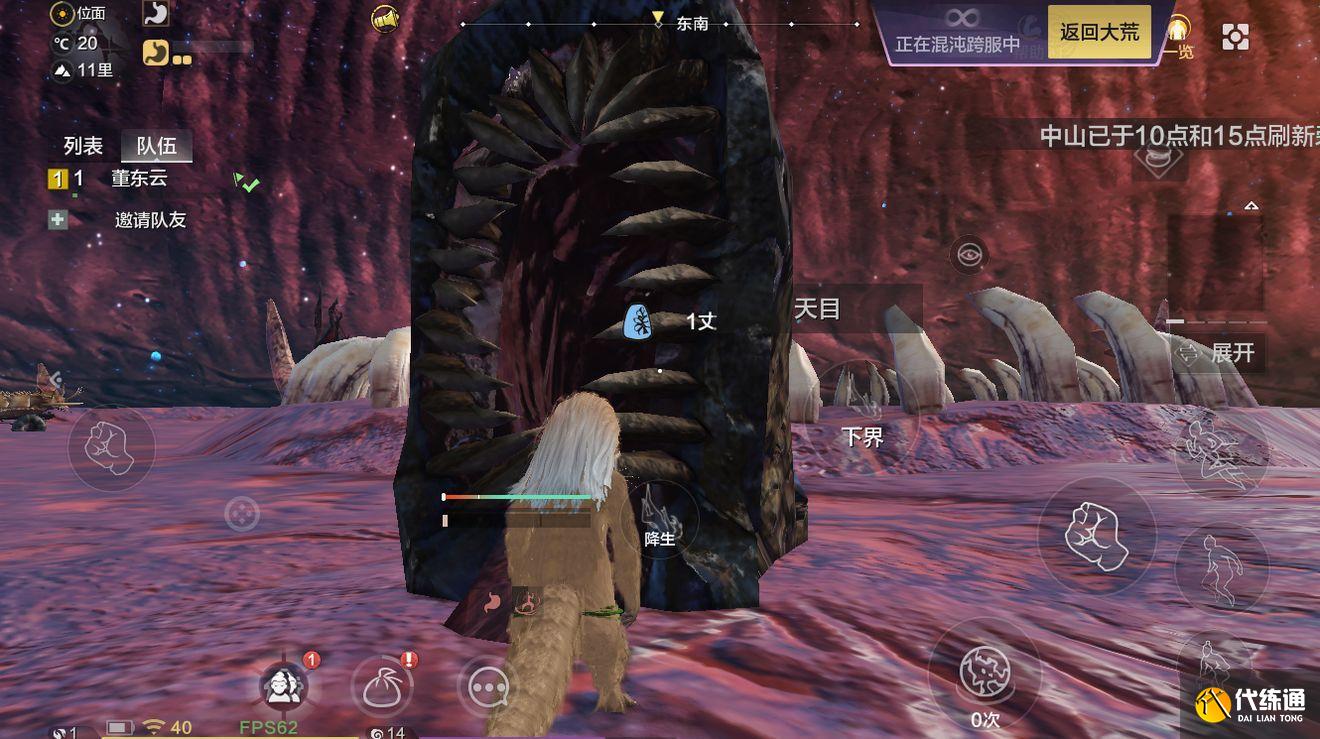
Task: Tap the large fist attack button
Action: coord(1096,536)
